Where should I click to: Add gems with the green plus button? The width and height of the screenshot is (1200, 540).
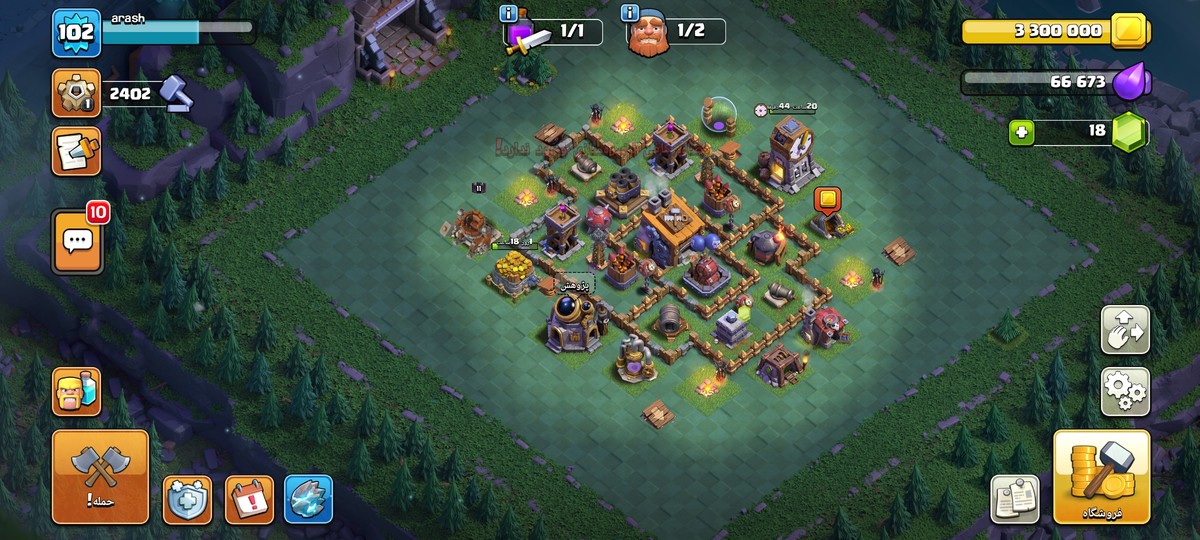click(x=1021, y=132)
